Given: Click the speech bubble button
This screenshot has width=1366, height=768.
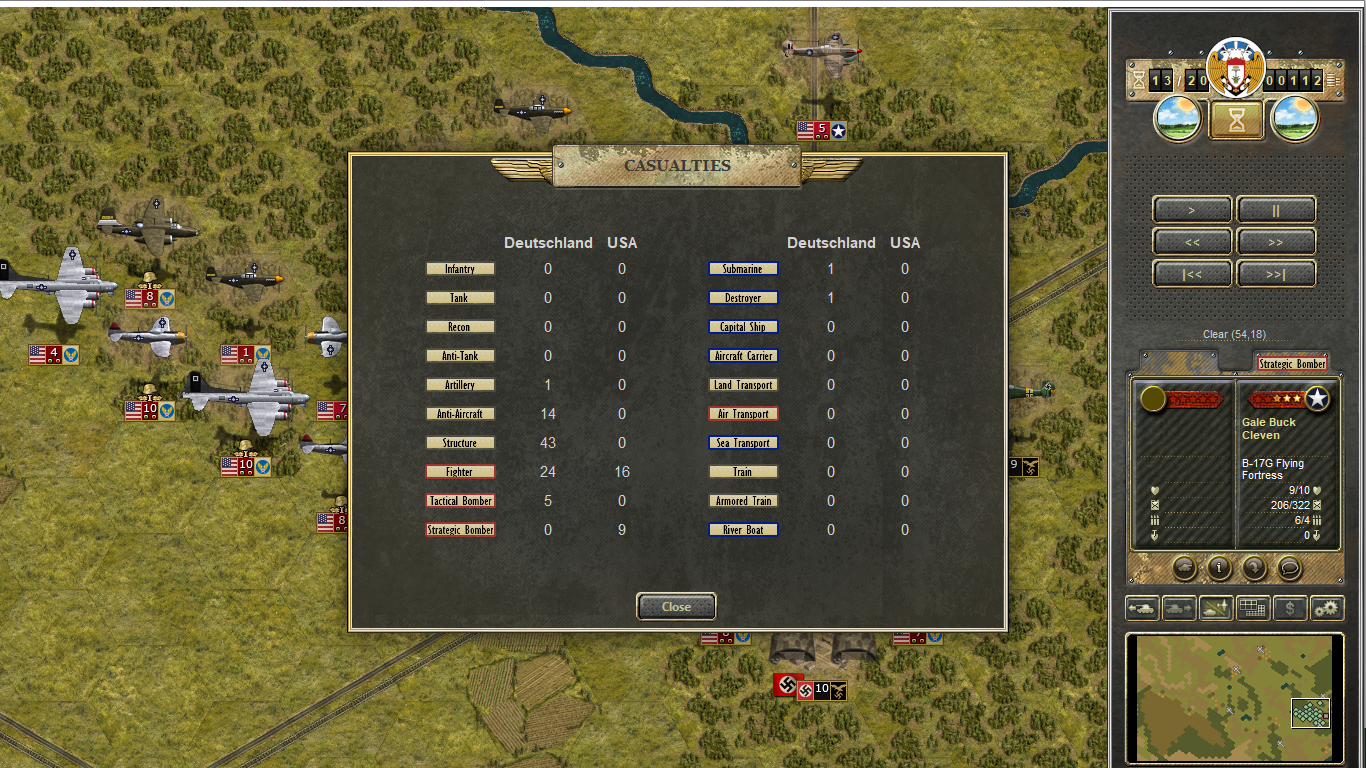Looking at the screenshot, I should coord(1290,568).
